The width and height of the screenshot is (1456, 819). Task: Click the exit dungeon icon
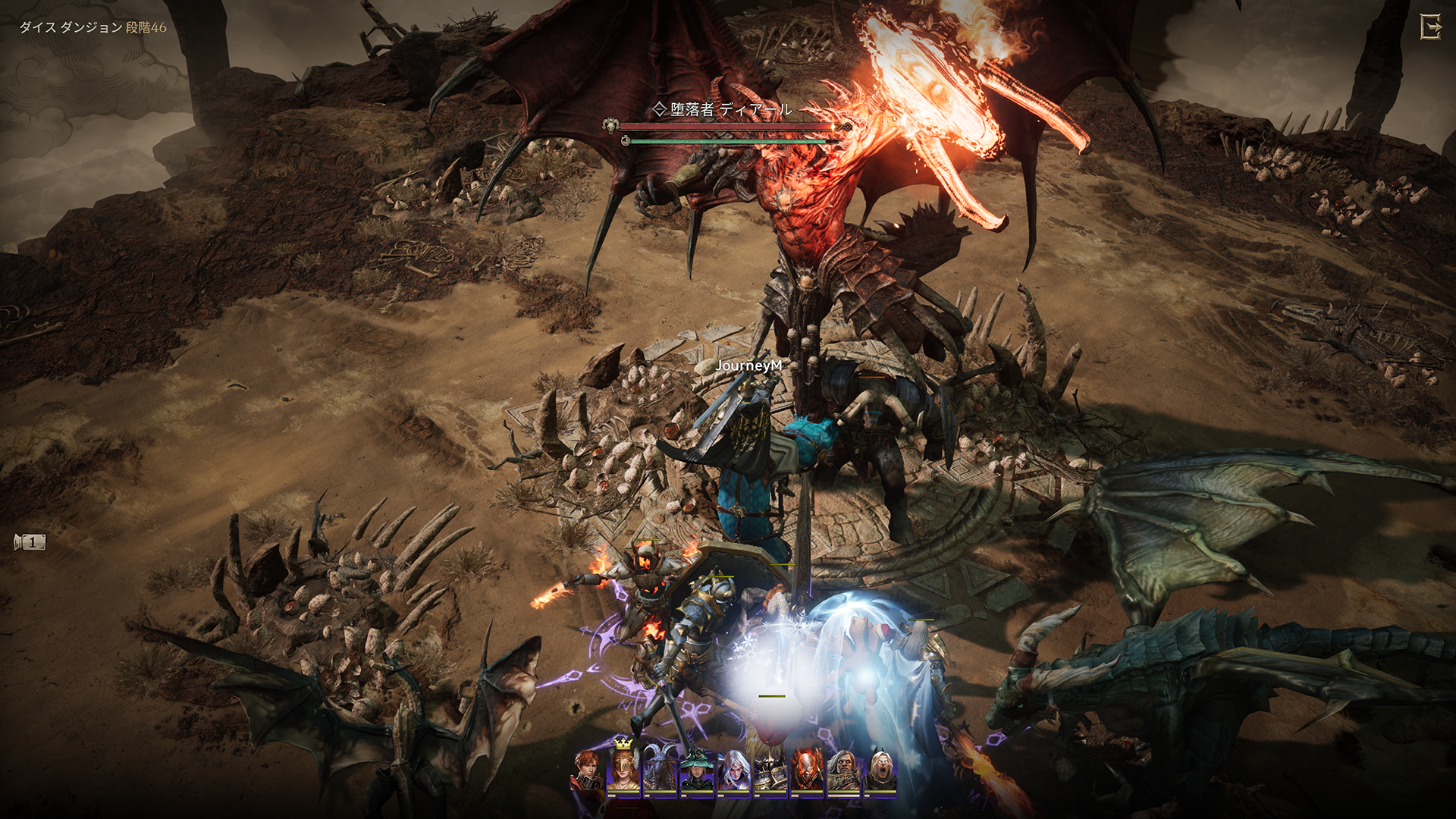tap(1430, 28)
